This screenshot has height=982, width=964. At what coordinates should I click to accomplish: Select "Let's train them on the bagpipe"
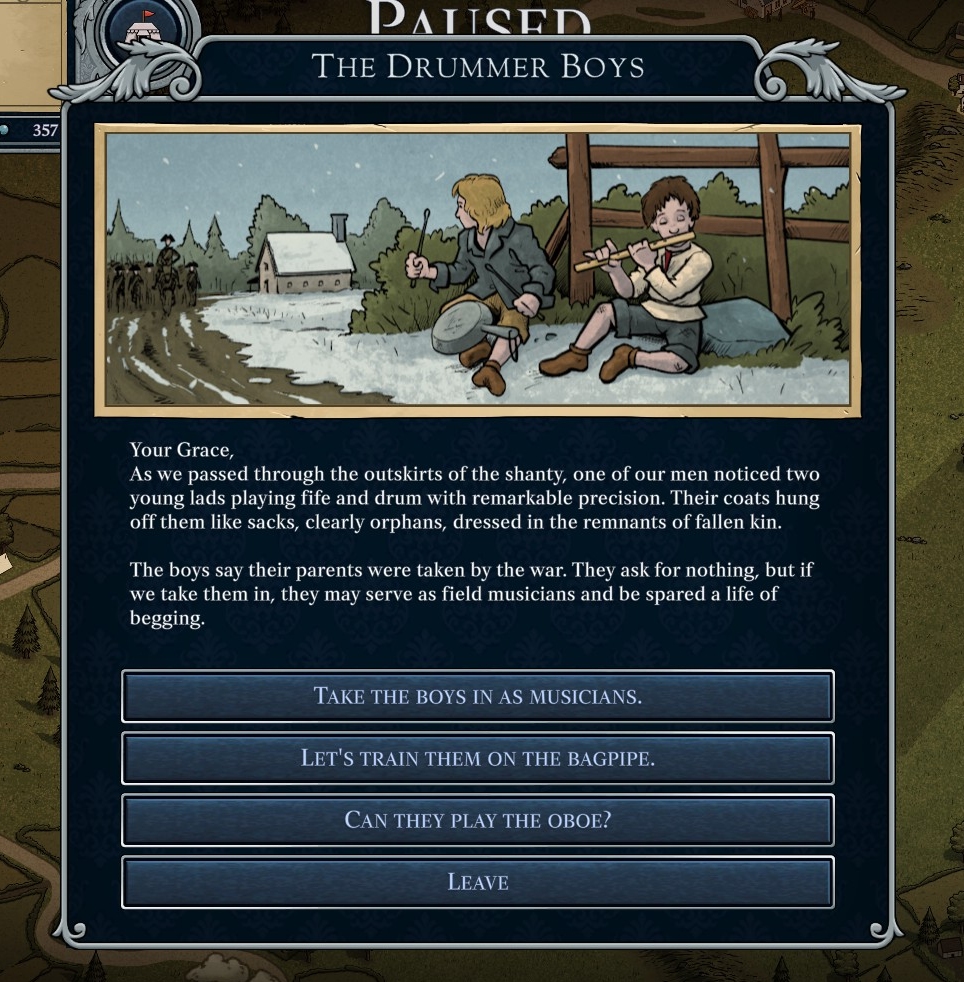477,758
